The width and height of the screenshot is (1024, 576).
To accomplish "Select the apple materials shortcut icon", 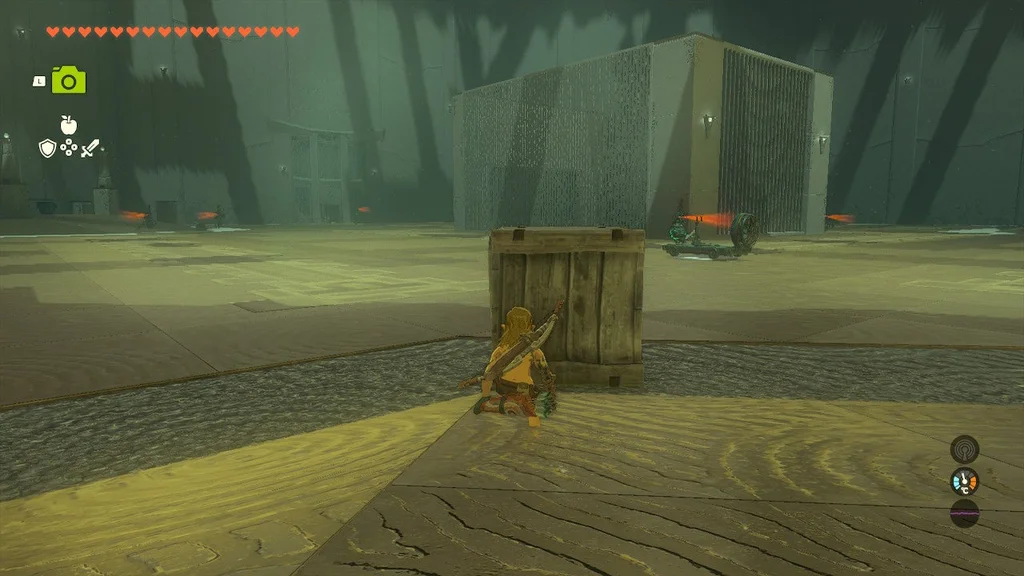I will [69, 125].
